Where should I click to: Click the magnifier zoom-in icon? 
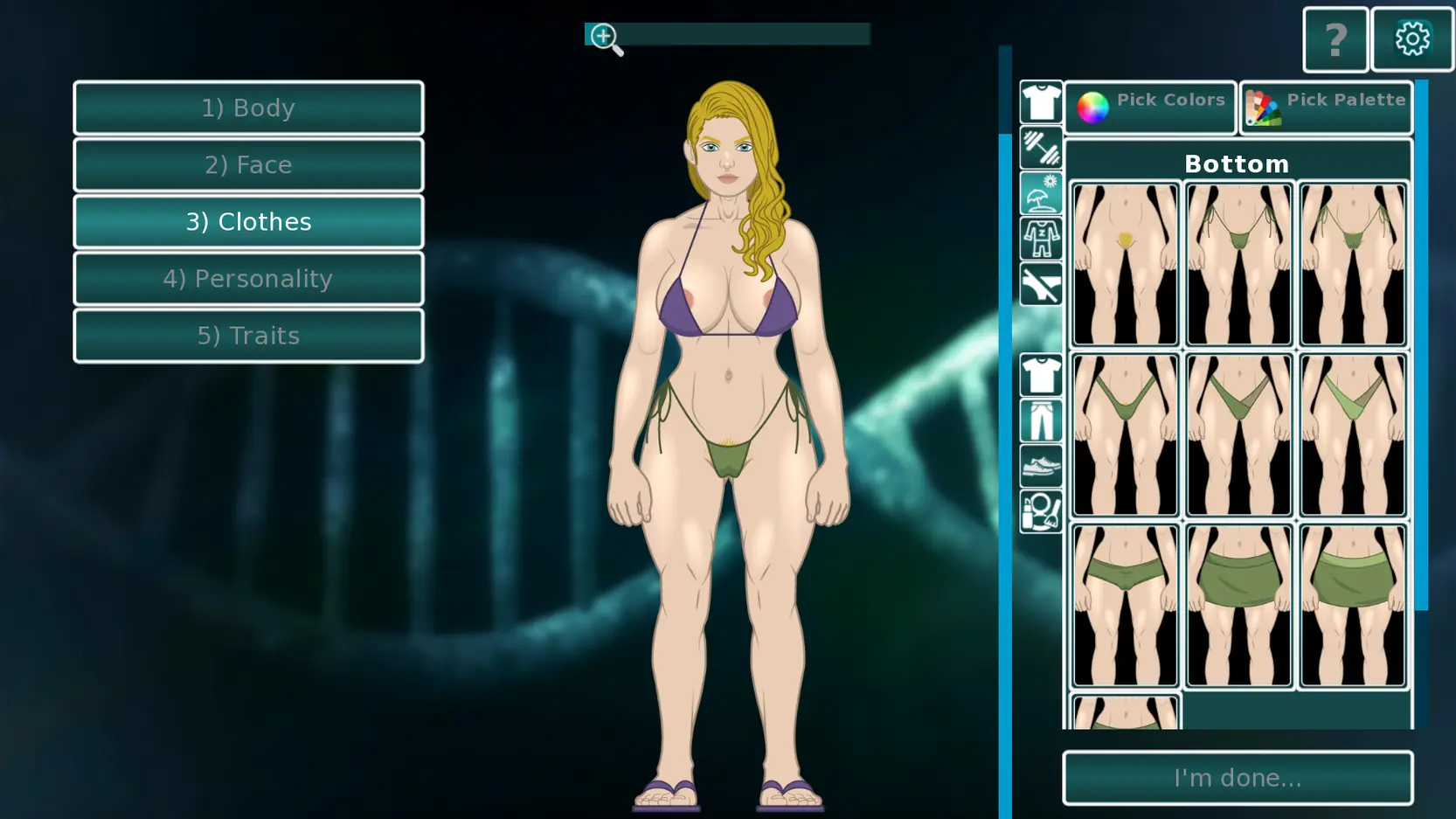pyautogui.click(x=606, y=38)
